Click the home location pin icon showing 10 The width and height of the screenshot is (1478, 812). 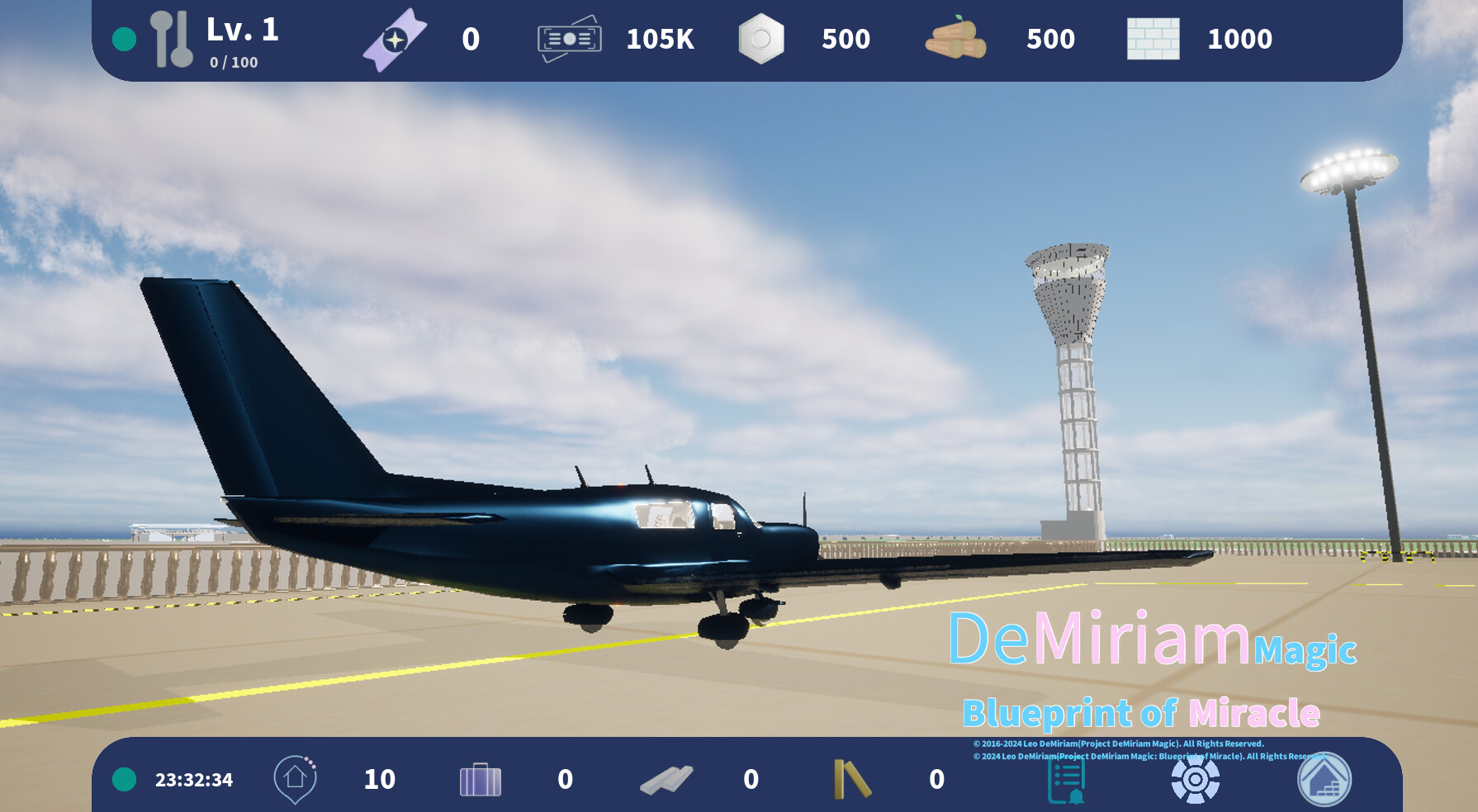(x=294, y=778)
